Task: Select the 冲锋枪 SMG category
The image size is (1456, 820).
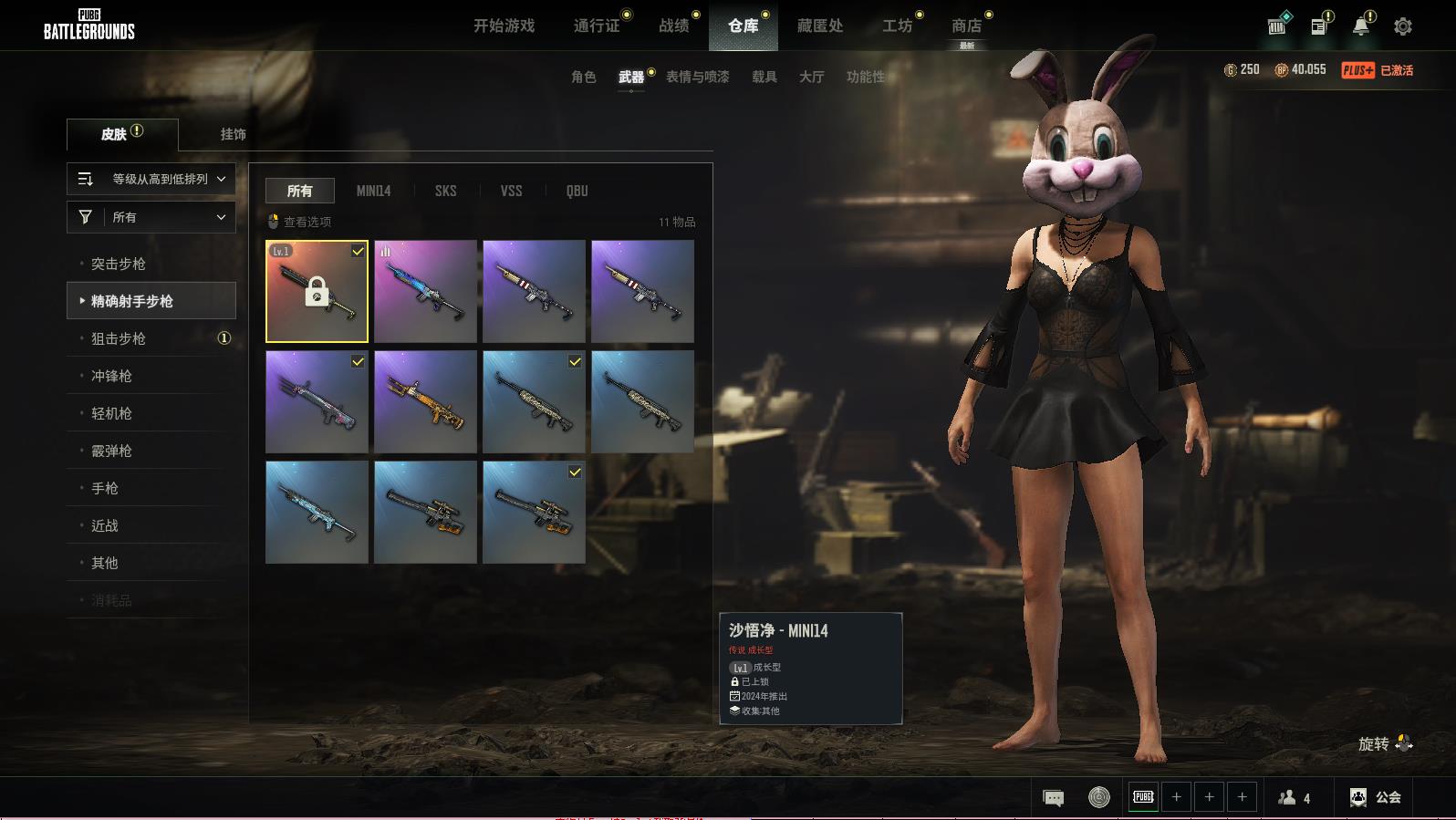Action: 111,376
